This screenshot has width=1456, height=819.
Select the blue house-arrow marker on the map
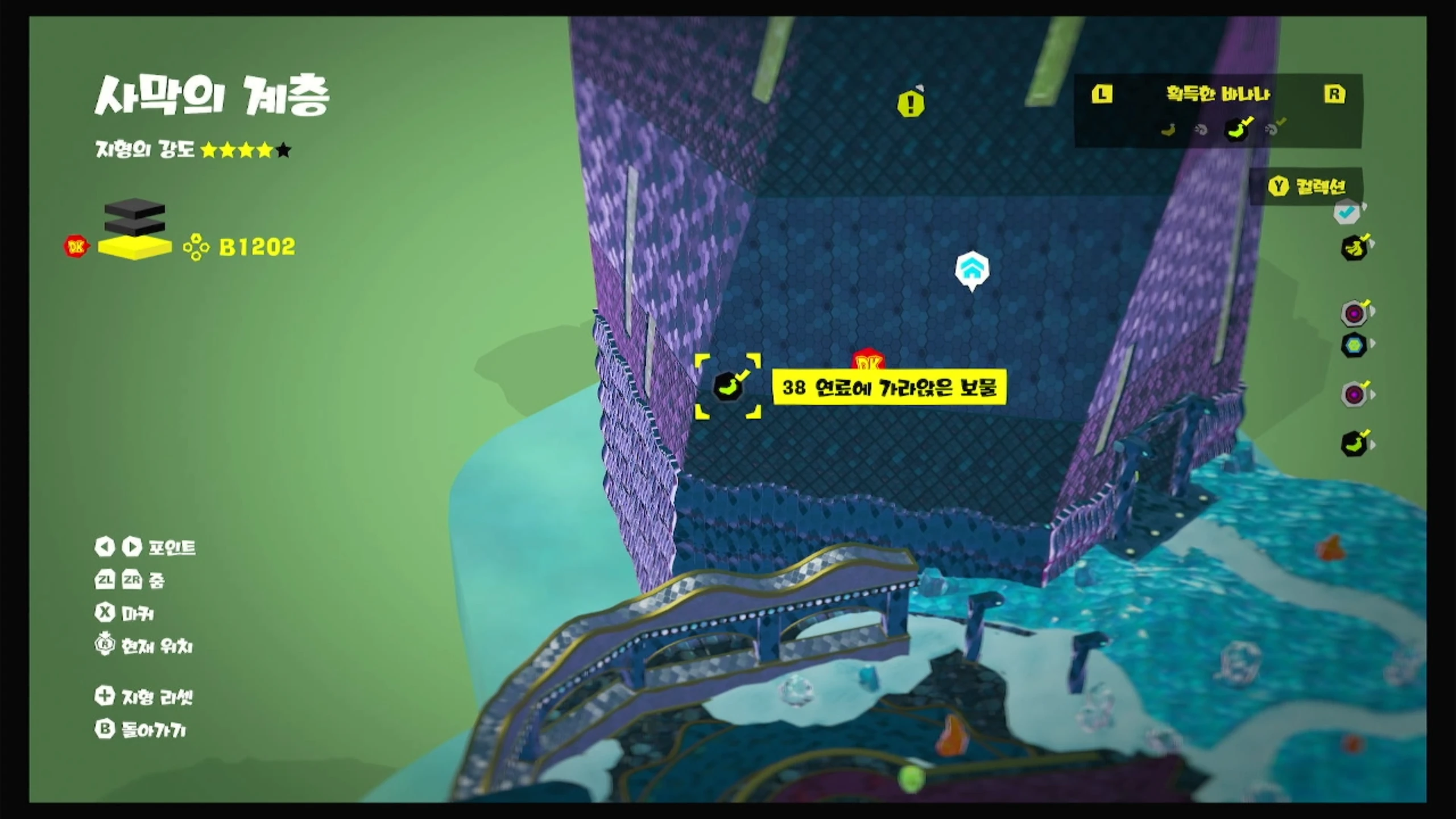971,270
